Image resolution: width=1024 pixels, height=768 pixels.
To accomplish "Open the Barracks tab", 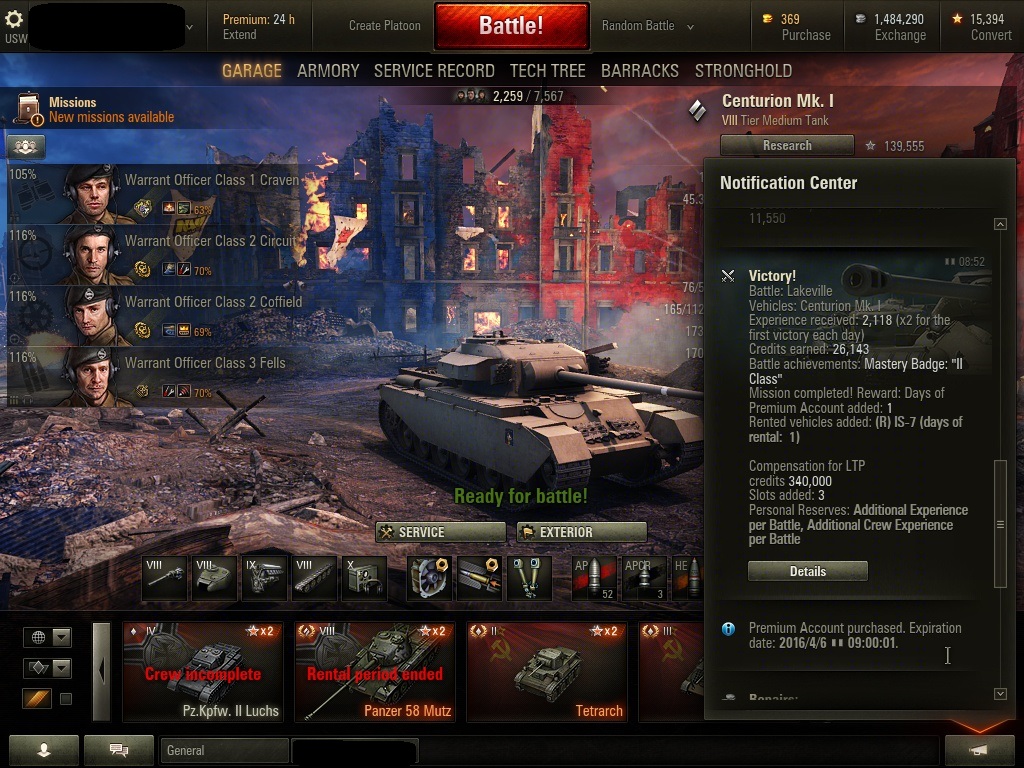I will coord(639,71).
